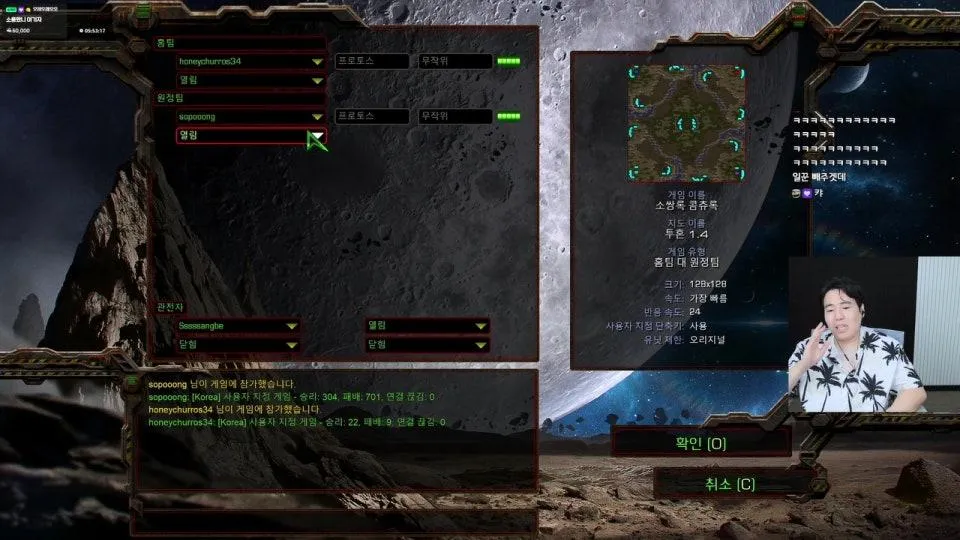The width and height of the screenshot is (960, 540).
Task: Open the 닫힘 slot below the observer 열림 slot
Action: pos(427,345)
